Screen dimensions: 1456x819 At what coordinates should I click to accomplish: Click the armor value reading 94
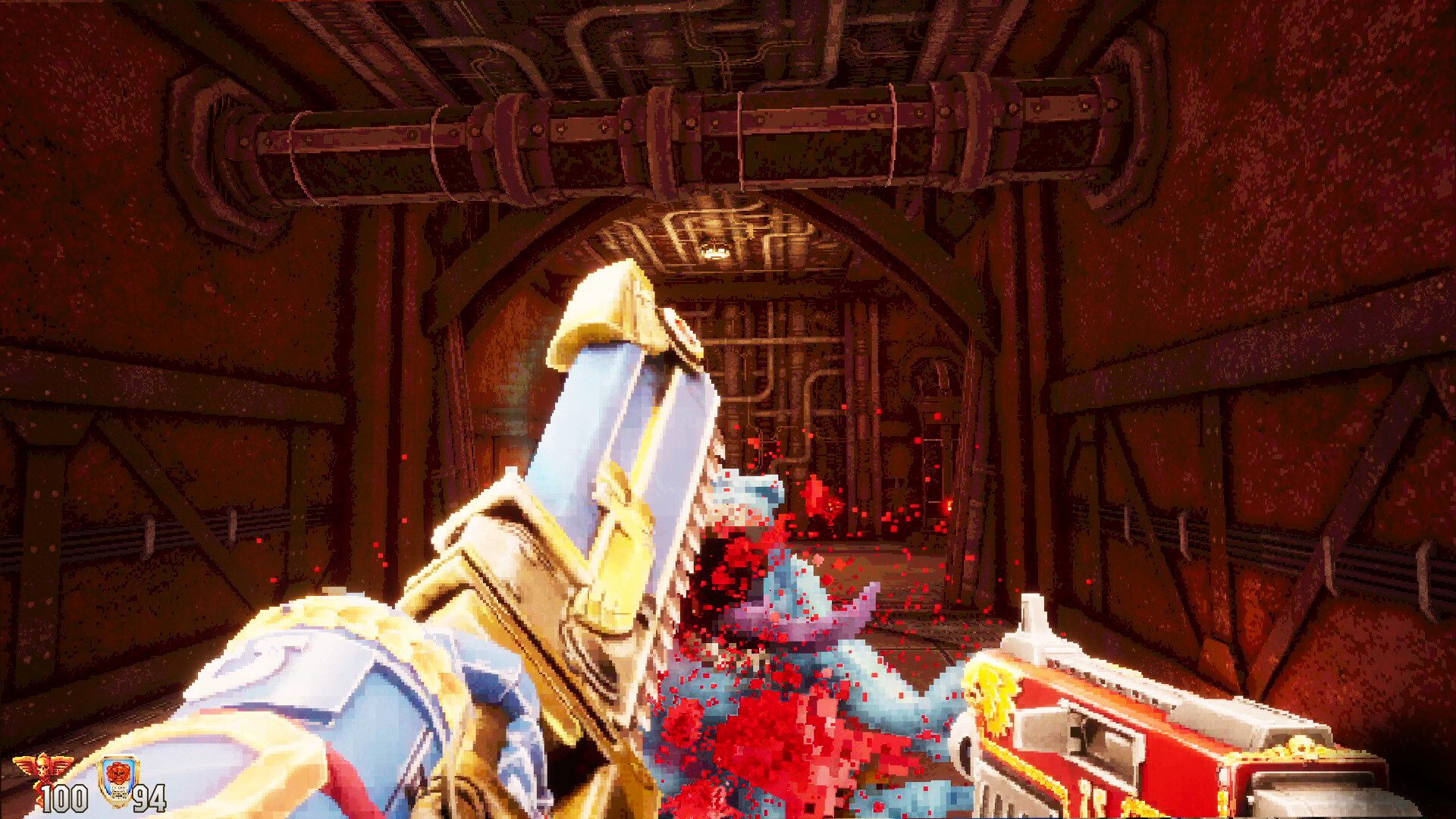click(x=149, y=799)
